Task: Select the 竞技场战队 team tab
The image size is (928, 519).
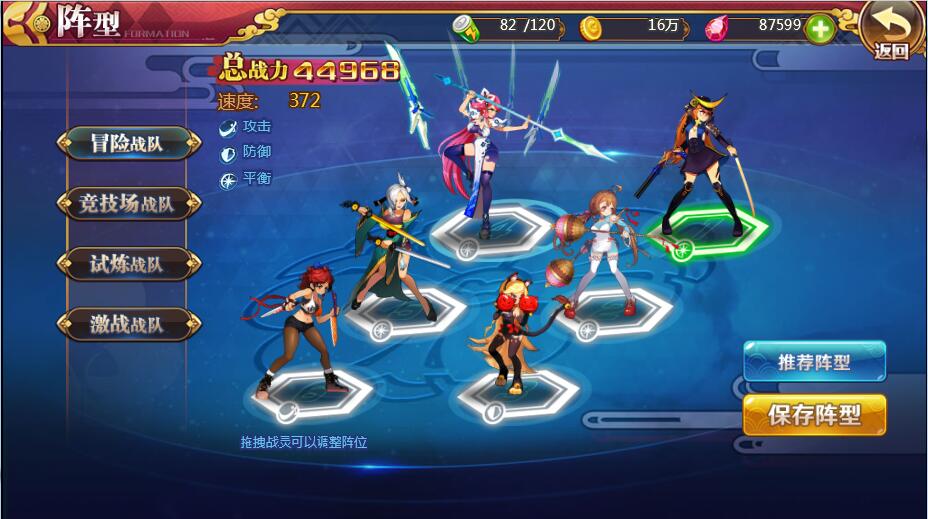Action: (127, 204)
